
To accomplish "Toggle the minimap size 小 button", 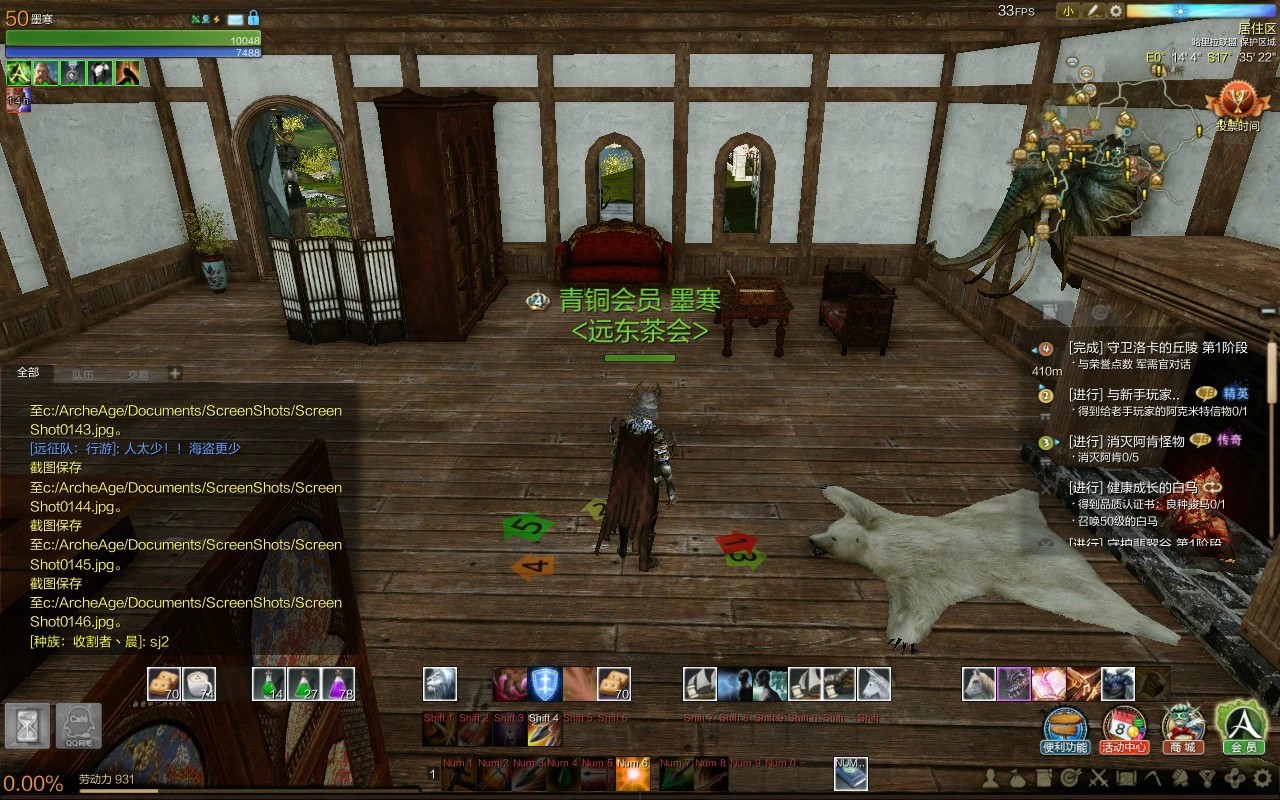I will tap(1068, 11).
